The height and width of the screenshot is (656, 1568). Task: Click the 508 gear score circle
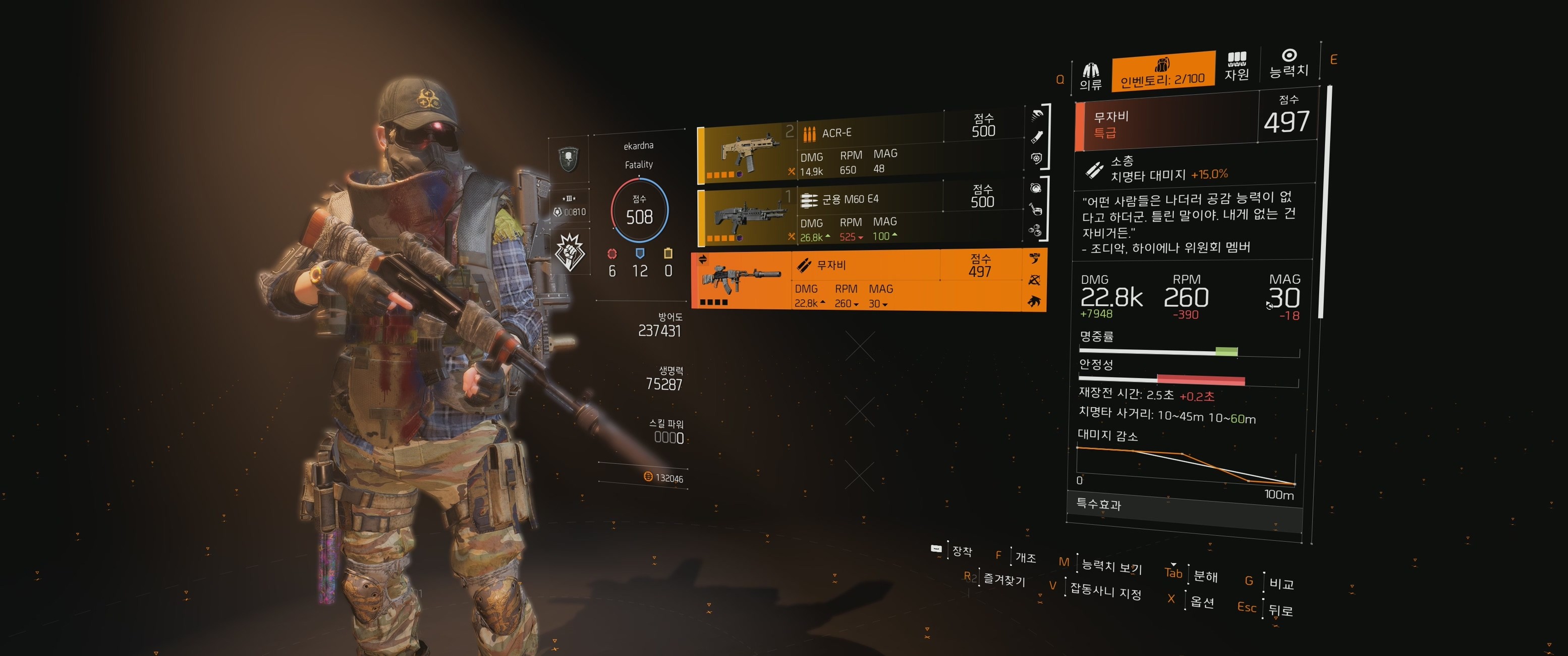click(639, 210)
